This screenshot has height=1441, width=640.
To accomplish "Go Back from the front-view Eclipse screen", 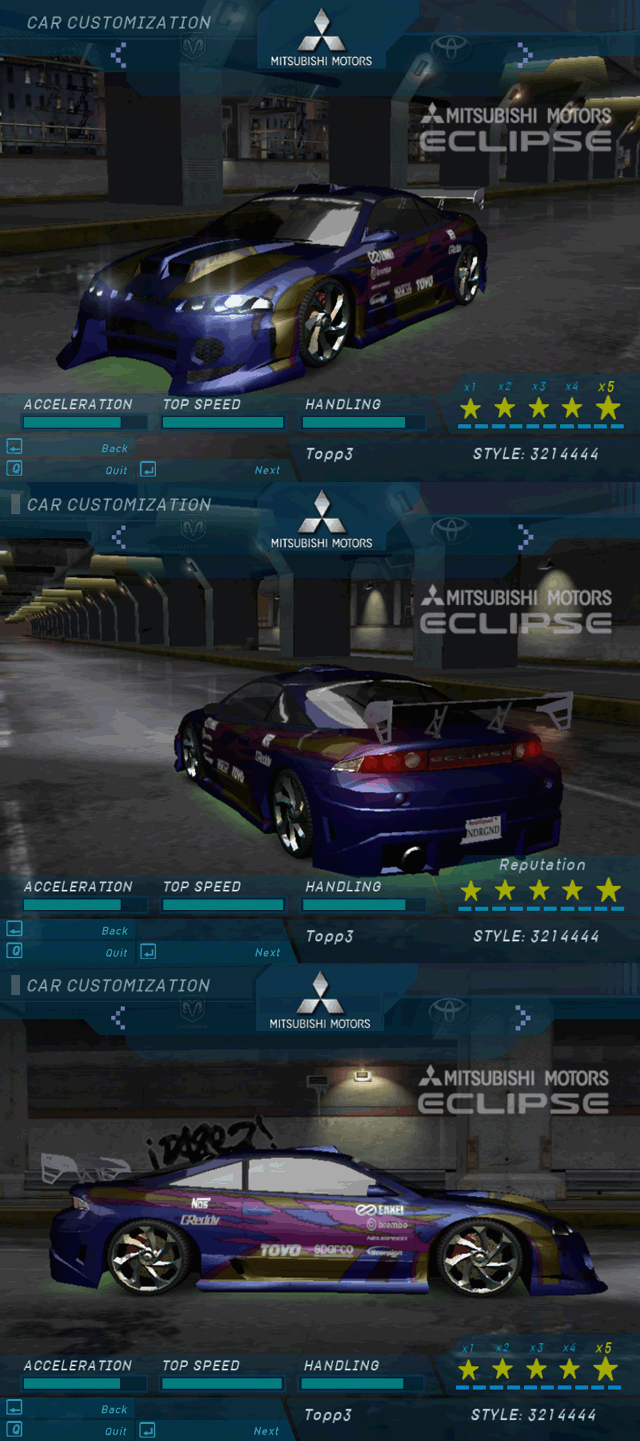I will 115,449.
